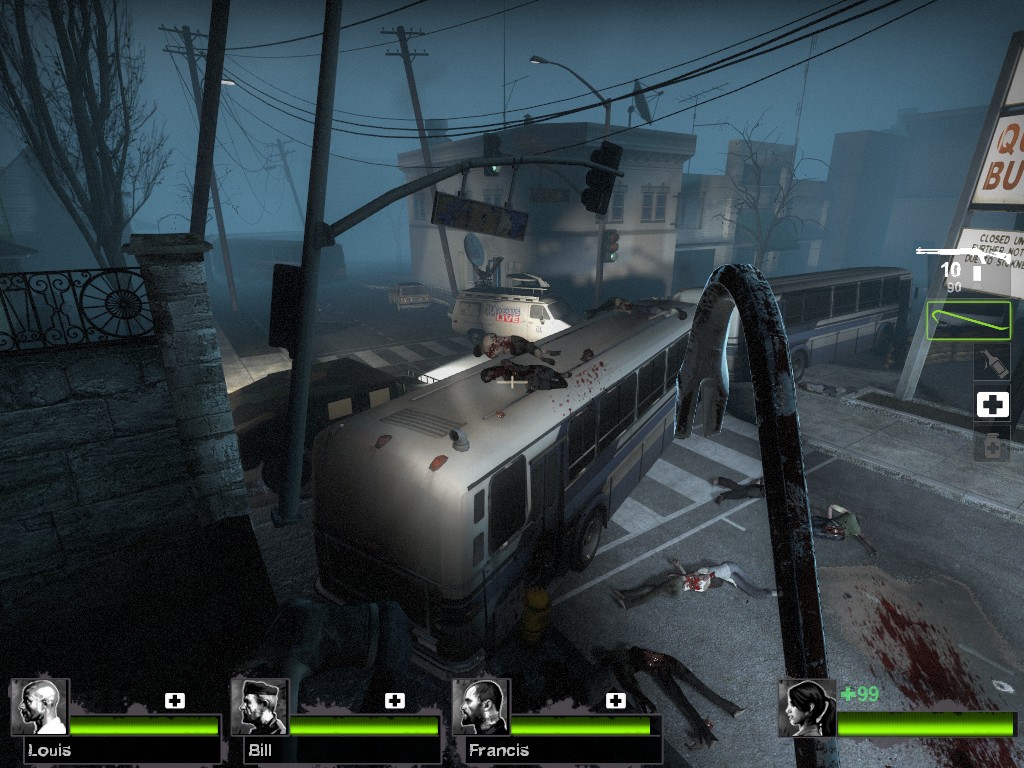This screenshot has width=1024, height=768.
Task: Click Bill's teammate portrait
Action: 260,708
